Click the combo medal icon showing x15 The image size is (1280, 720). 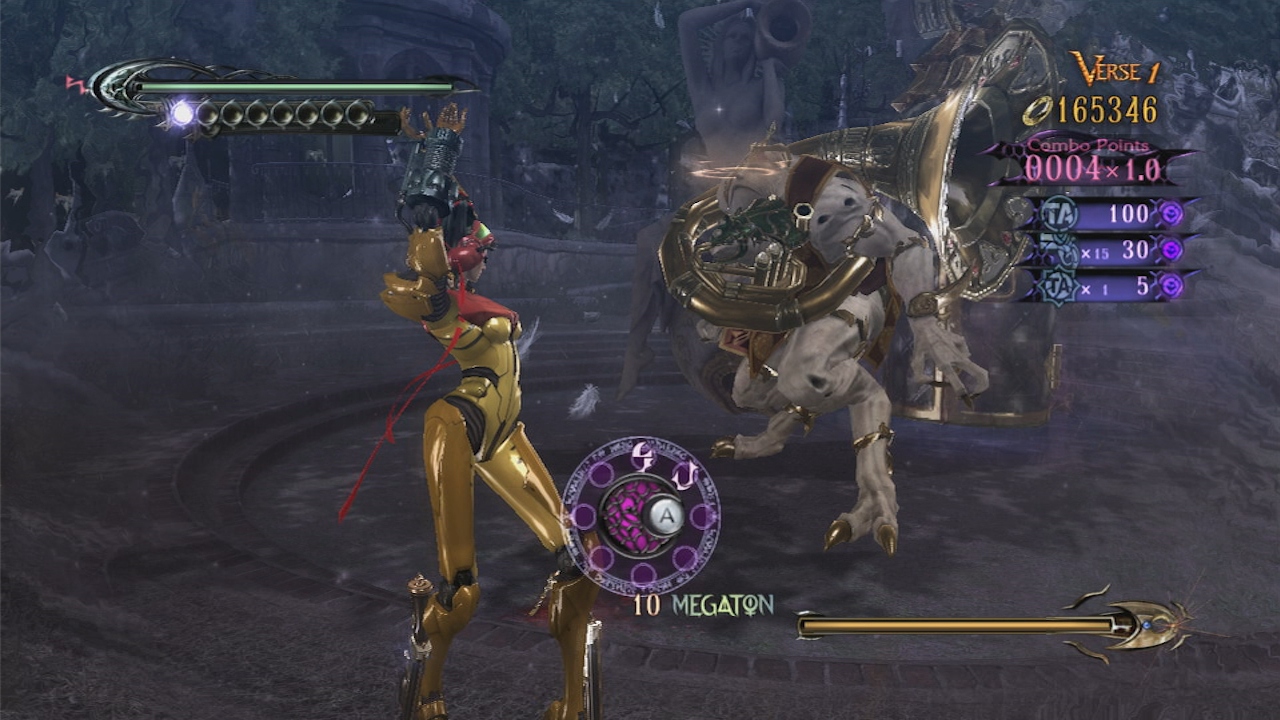(1055, 247)
